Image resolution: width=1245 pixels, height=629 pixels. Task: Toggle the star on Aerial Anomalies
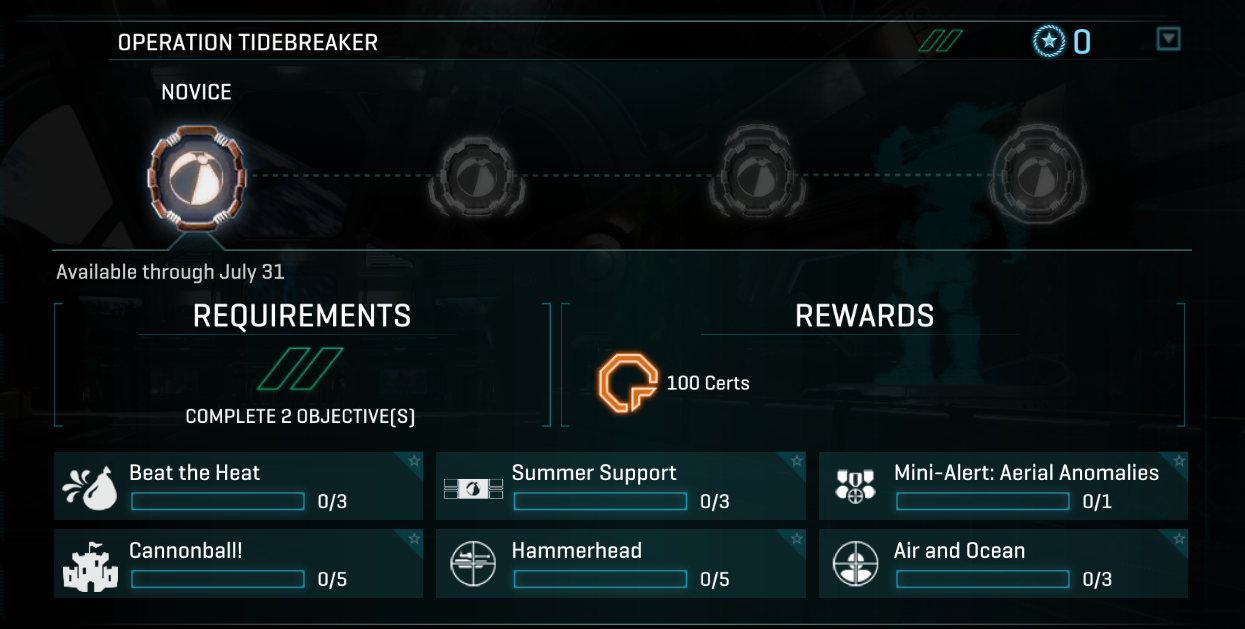coord(1179,461)
